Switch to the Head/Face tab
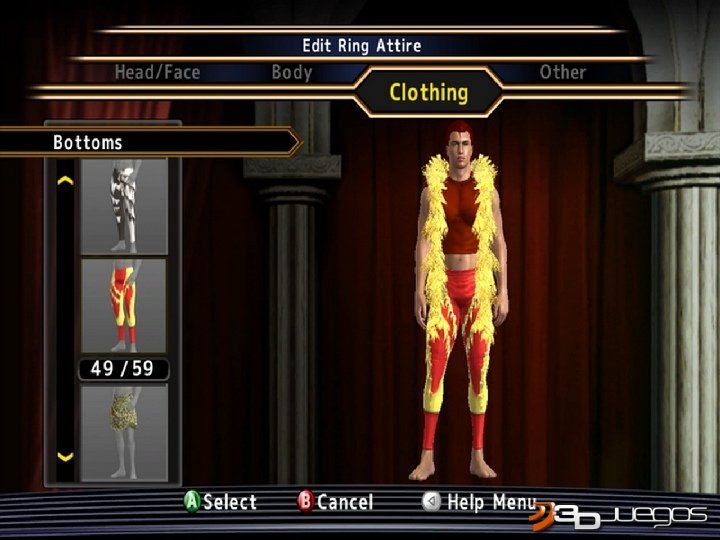 pyautogui.click(x=157, y=72)
